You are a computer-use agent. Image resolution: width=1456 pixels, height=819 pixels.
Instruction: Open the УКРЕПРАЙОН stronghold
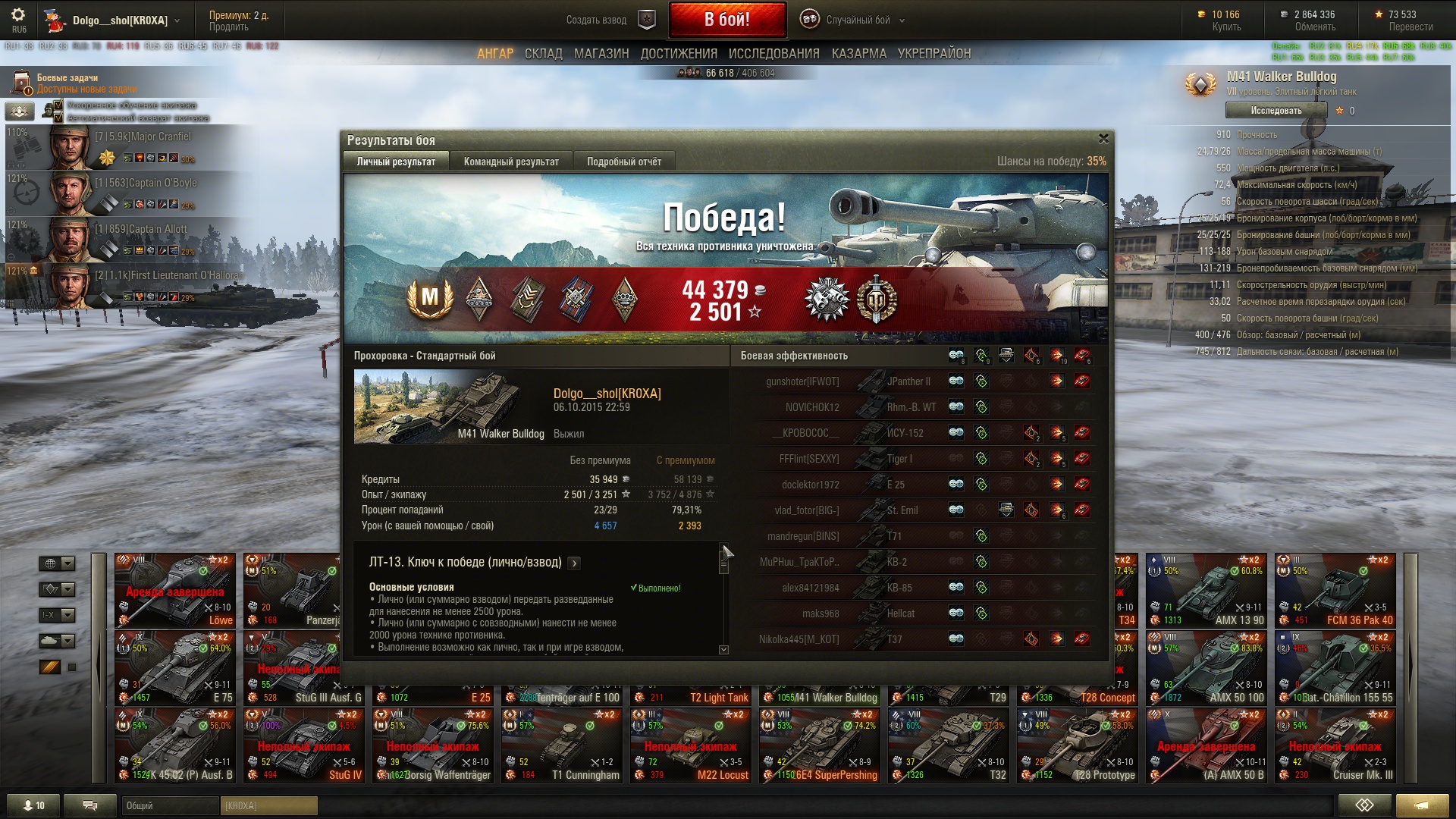(x=934, y=54)
